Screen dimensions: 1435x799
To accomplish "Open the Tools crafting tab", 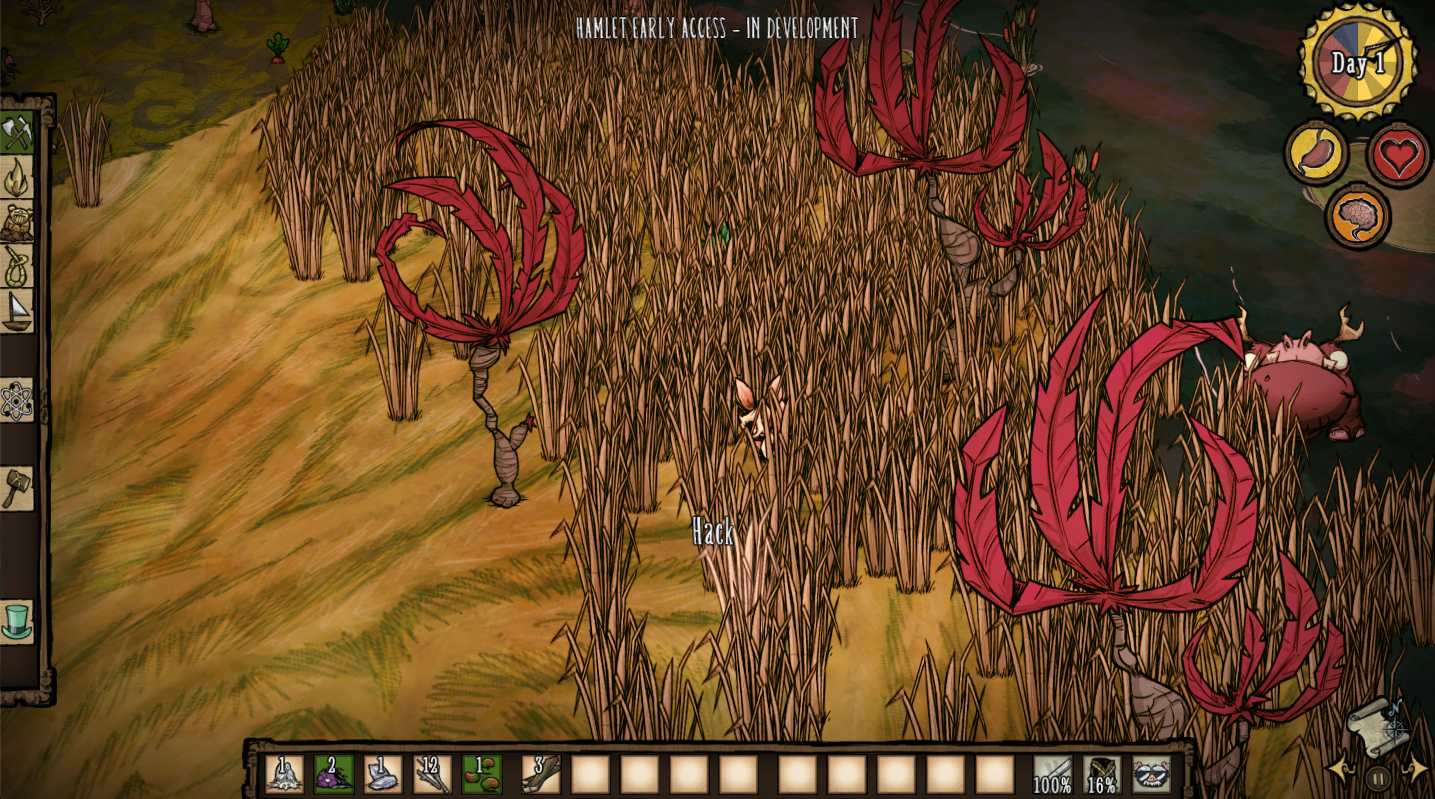I will (17, 133).
